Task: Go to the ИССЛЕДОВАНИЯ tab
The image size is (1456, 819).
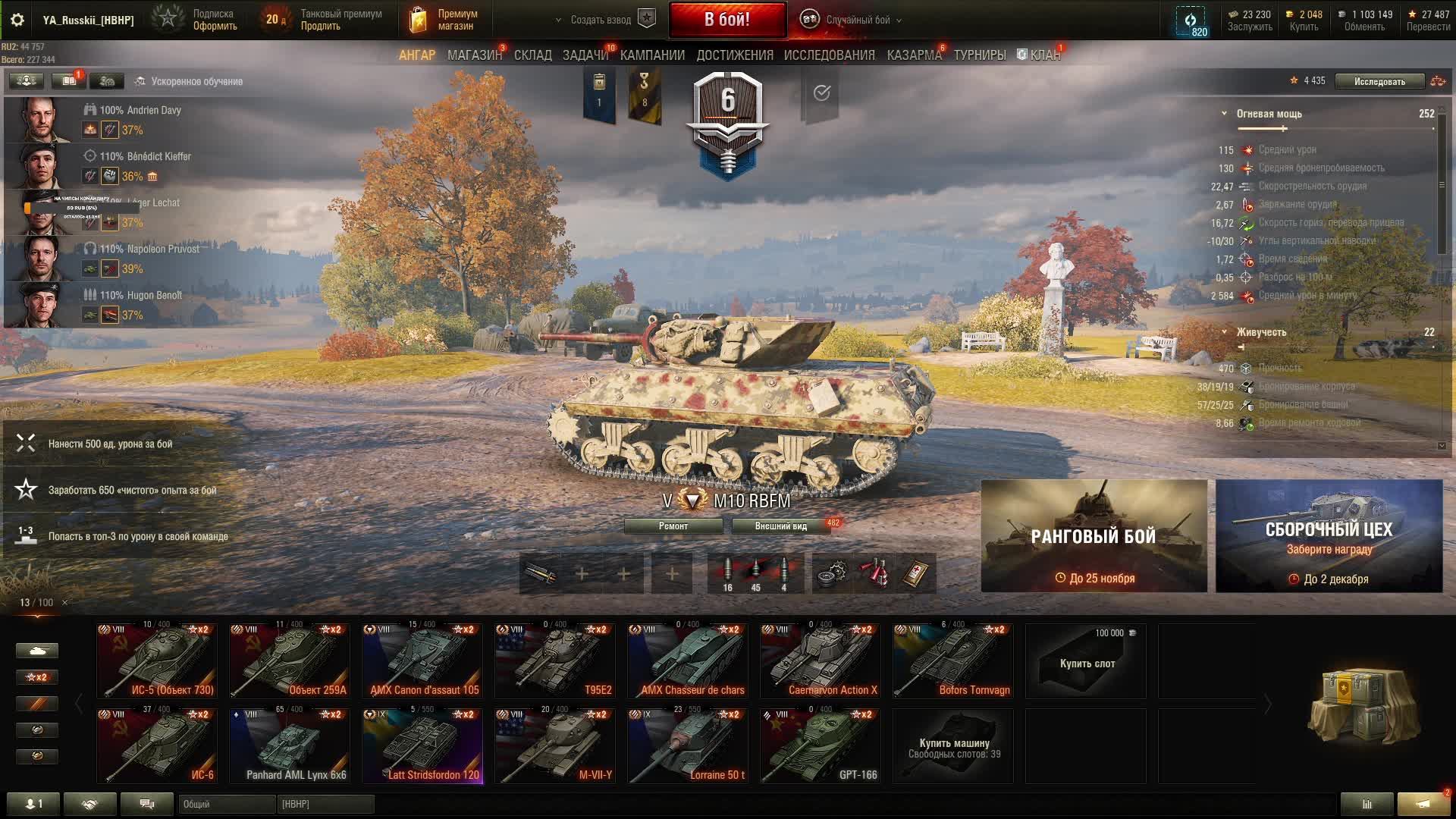Action: pos(829,55)
